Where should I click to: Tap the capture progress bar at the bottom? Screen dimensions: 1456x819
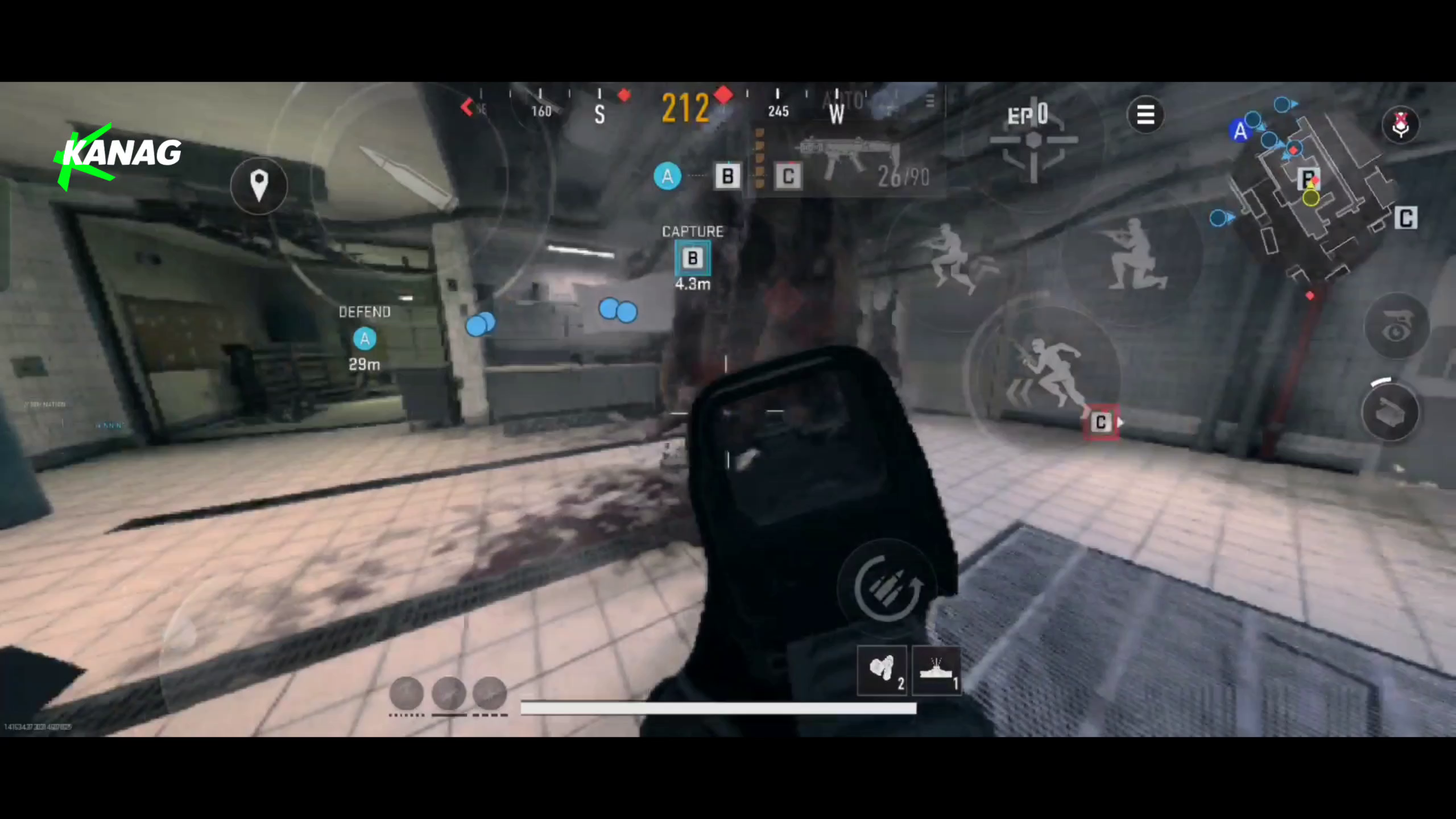[x=717, y=708]
